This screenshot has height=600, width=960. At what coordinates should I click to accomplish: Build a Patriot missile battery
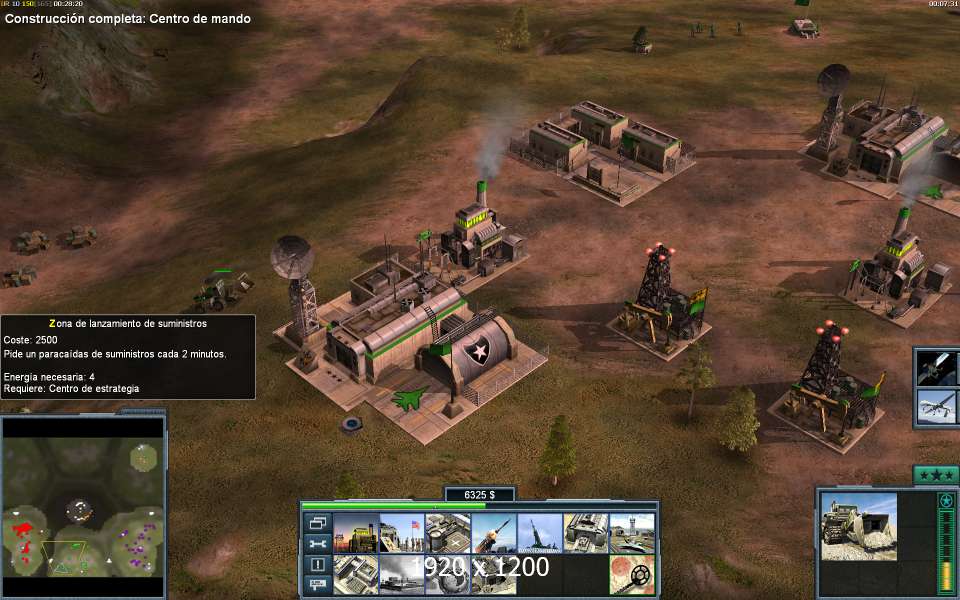click(x=493, y=533)
